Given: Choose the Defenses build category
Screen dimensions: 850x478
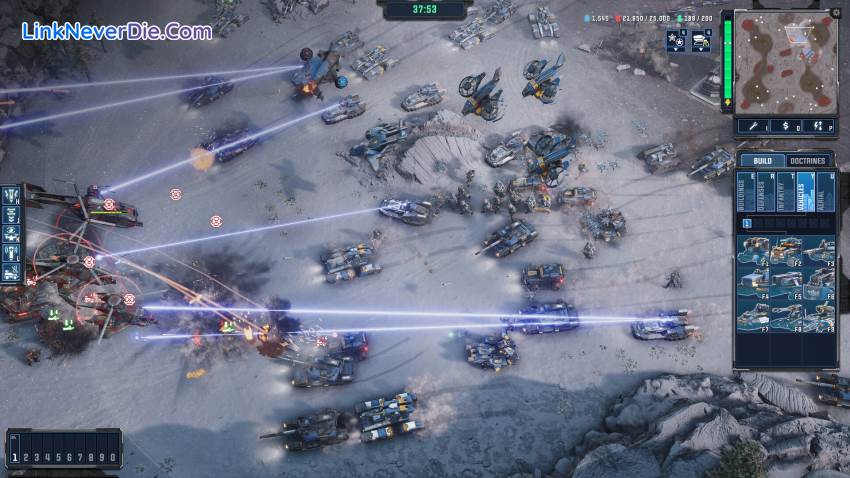Looking at the screenshot, I should pyautogui.click(x=764, y=192).
